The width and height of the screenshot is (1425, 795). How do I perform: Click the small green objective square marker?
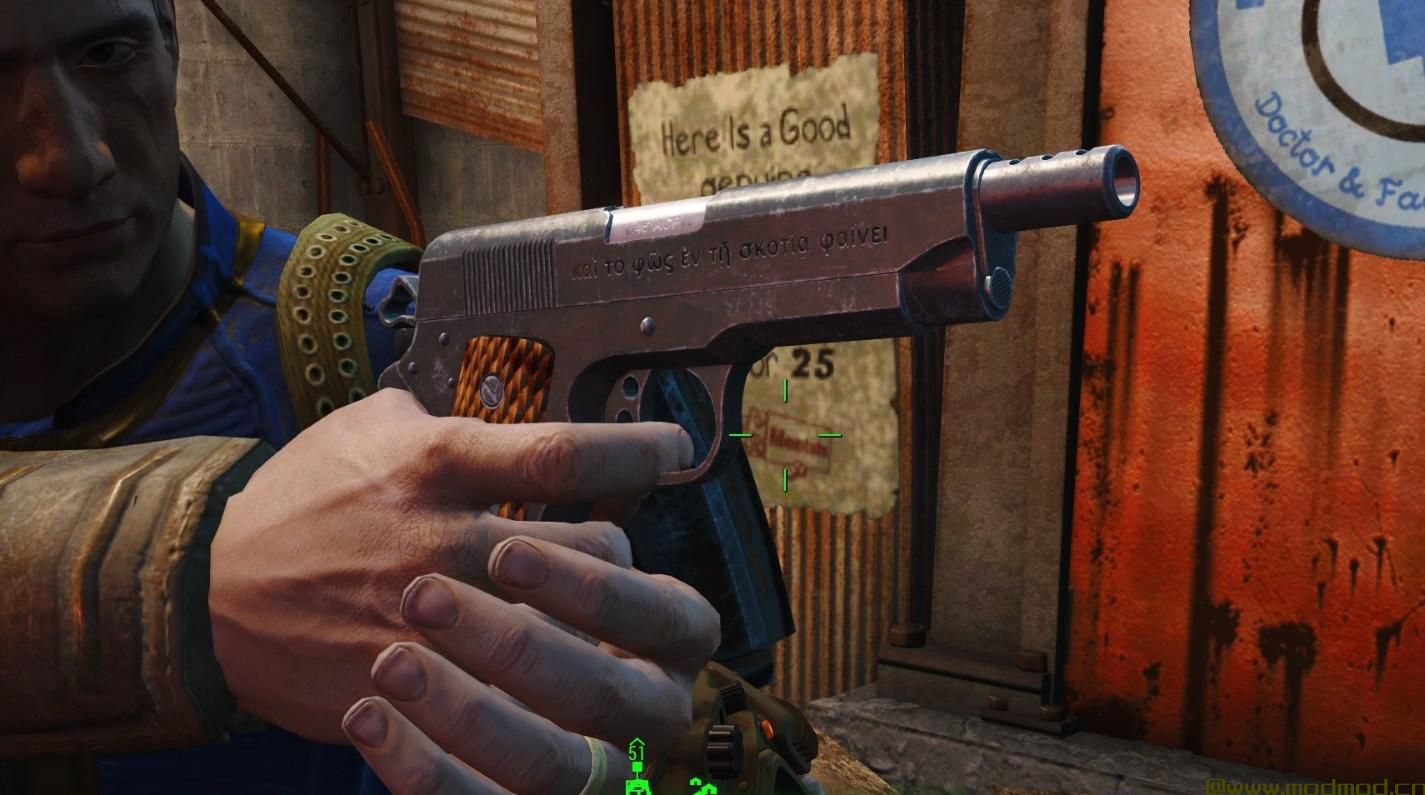pyautogui.click(x=638, y=767)
